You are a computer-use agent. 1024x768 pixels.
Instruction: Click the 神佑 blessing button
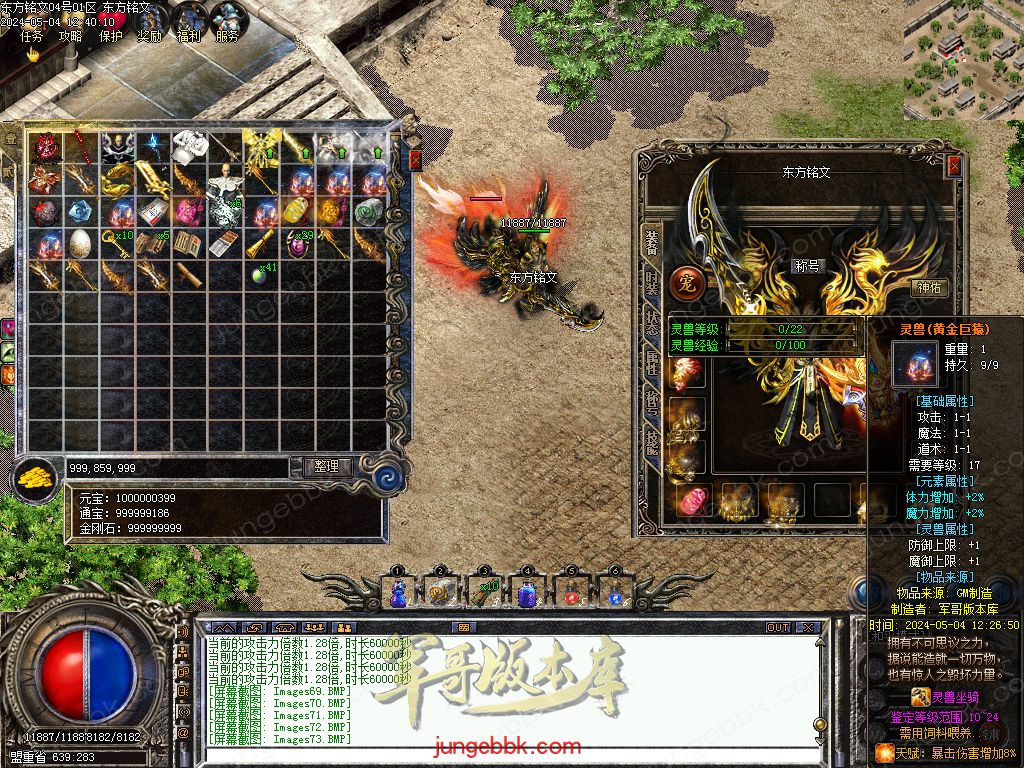click(930, 288)
